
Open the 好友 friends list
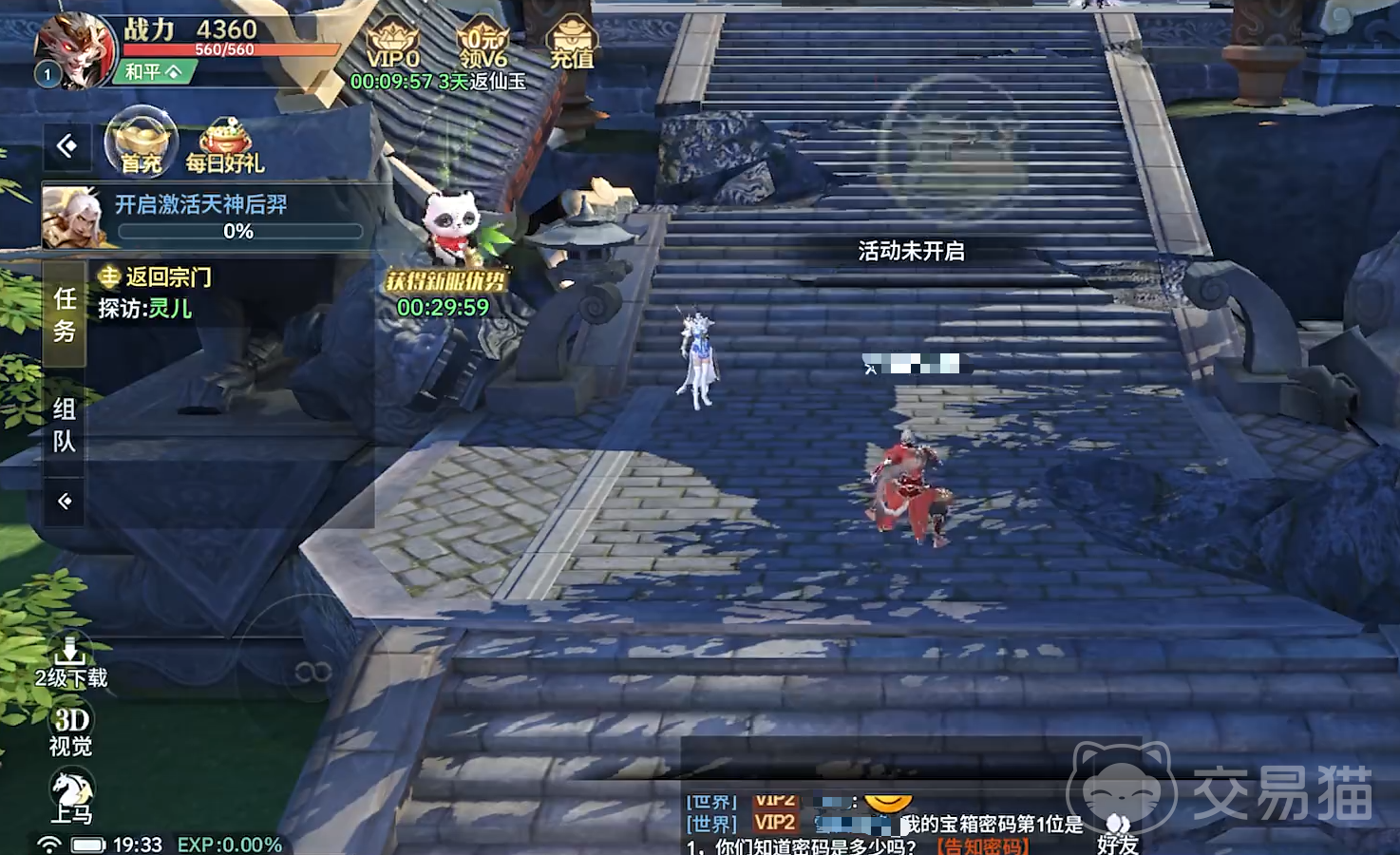click(1118, 835)
